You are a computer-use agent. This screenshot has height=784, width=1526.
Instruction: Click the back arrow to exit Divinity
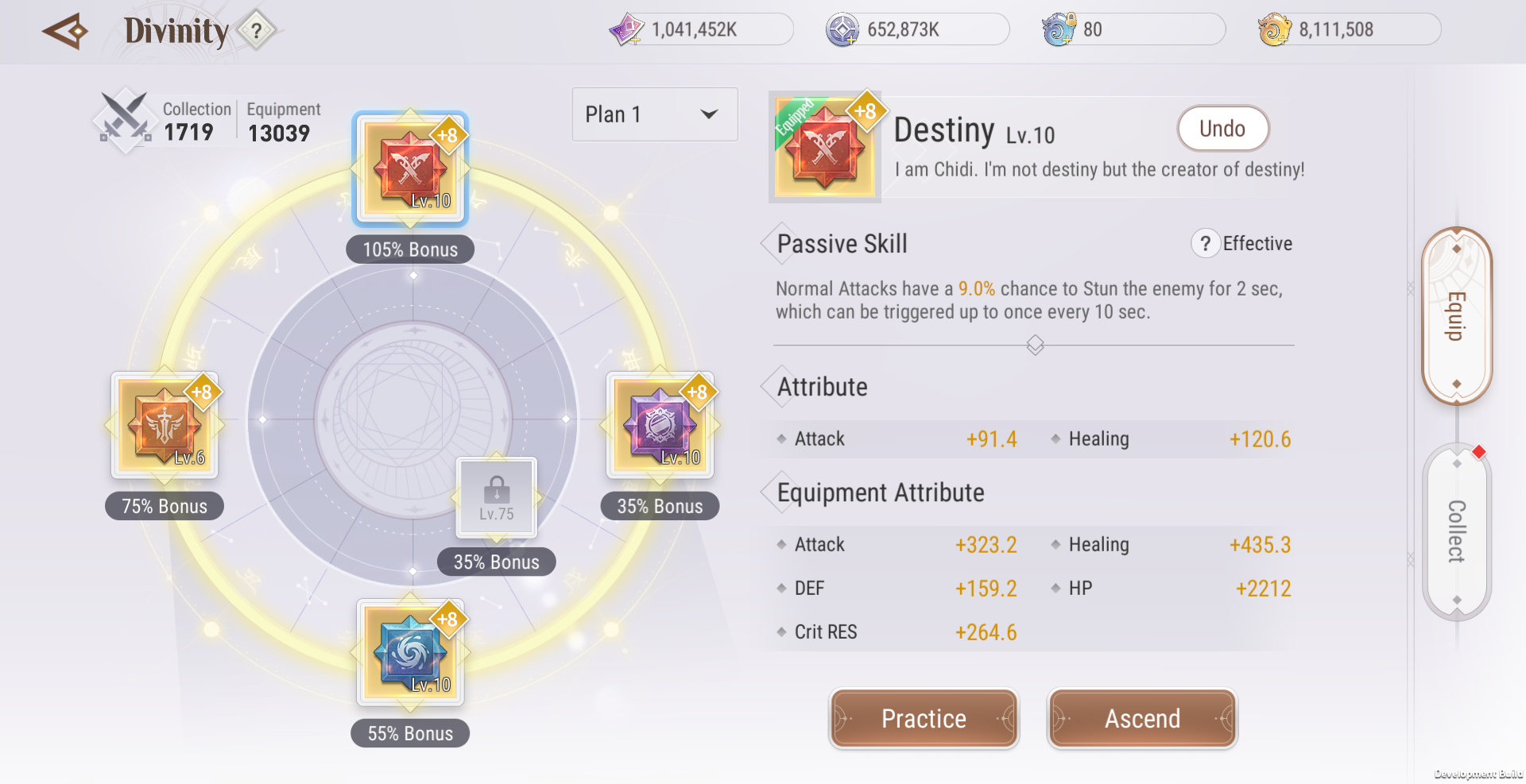[64, 31]
